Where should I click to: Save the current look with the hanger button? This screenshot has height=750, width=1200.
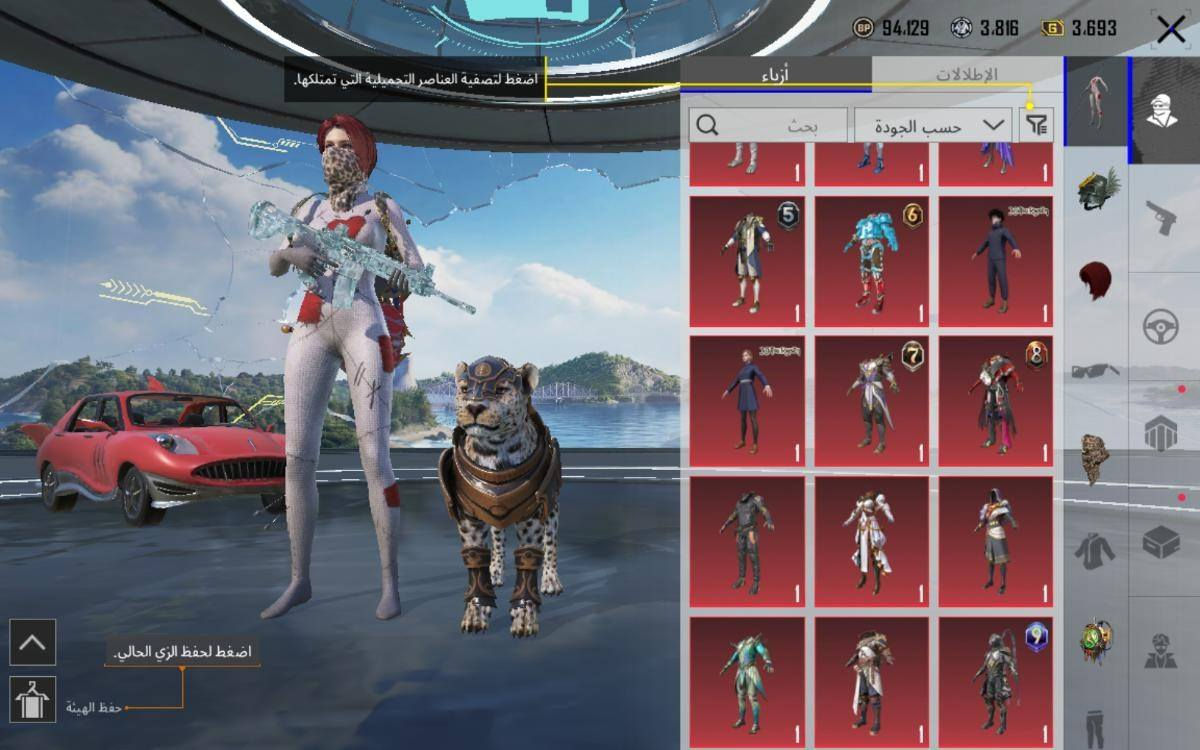pyautogui.click(x=33, y=699)
